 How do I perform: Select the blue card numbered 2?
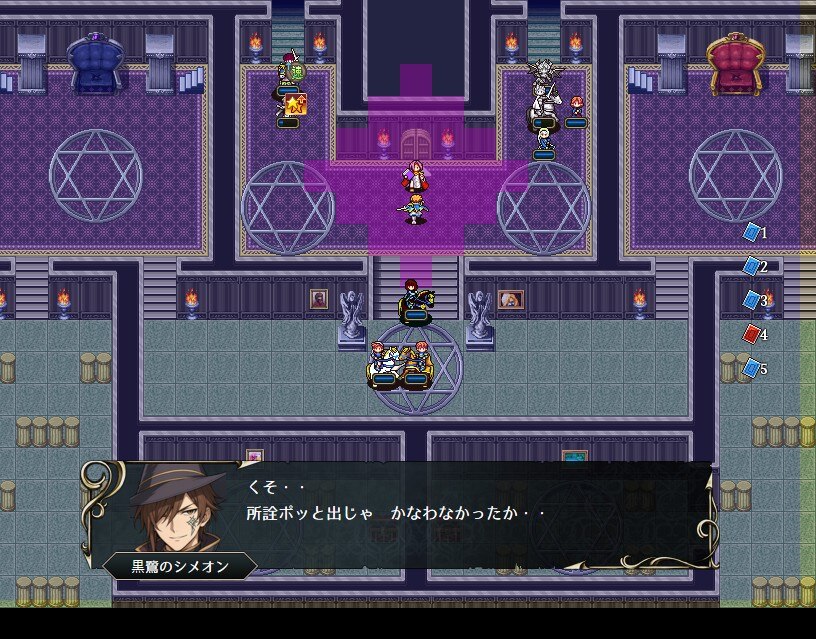coord(752,266)
